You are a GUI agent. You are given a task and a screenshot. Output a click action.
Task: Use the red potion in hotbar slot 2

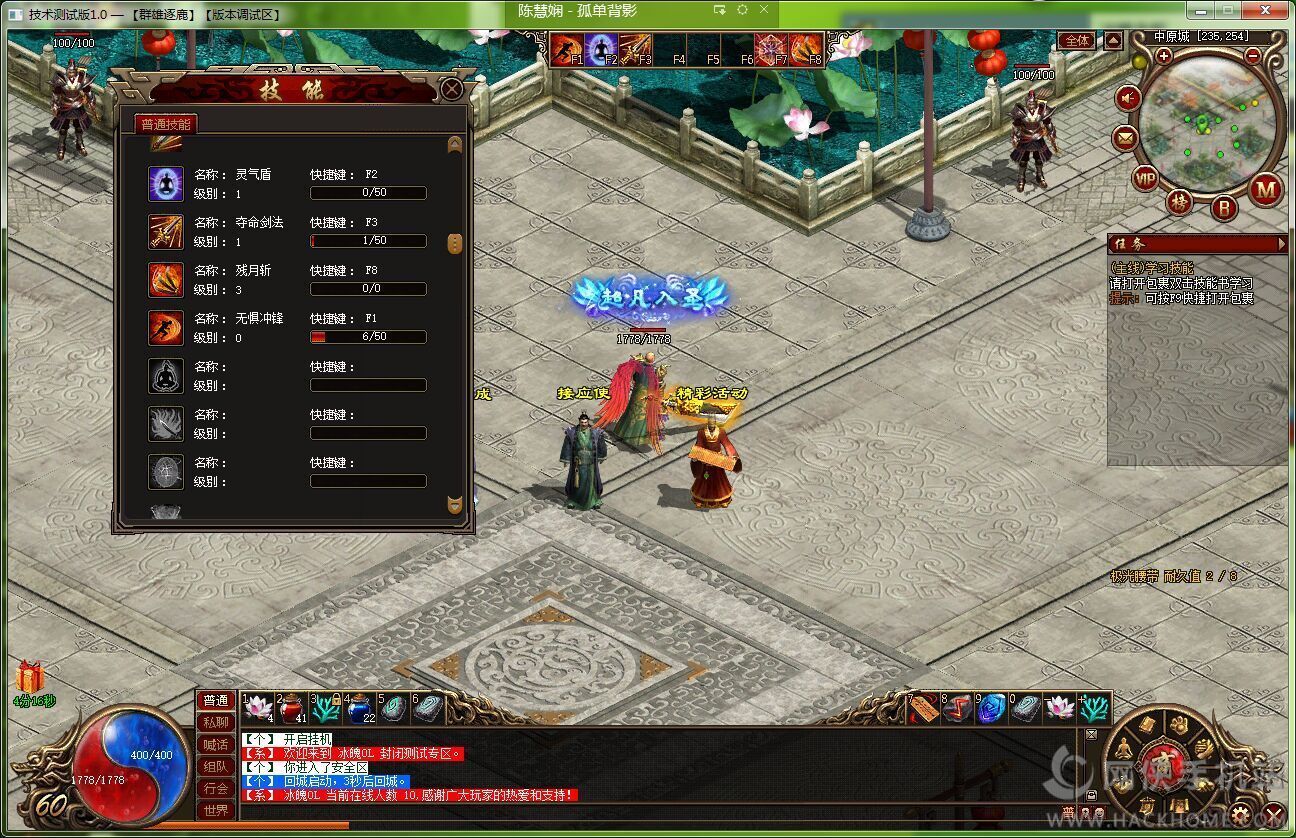(291, 707)
